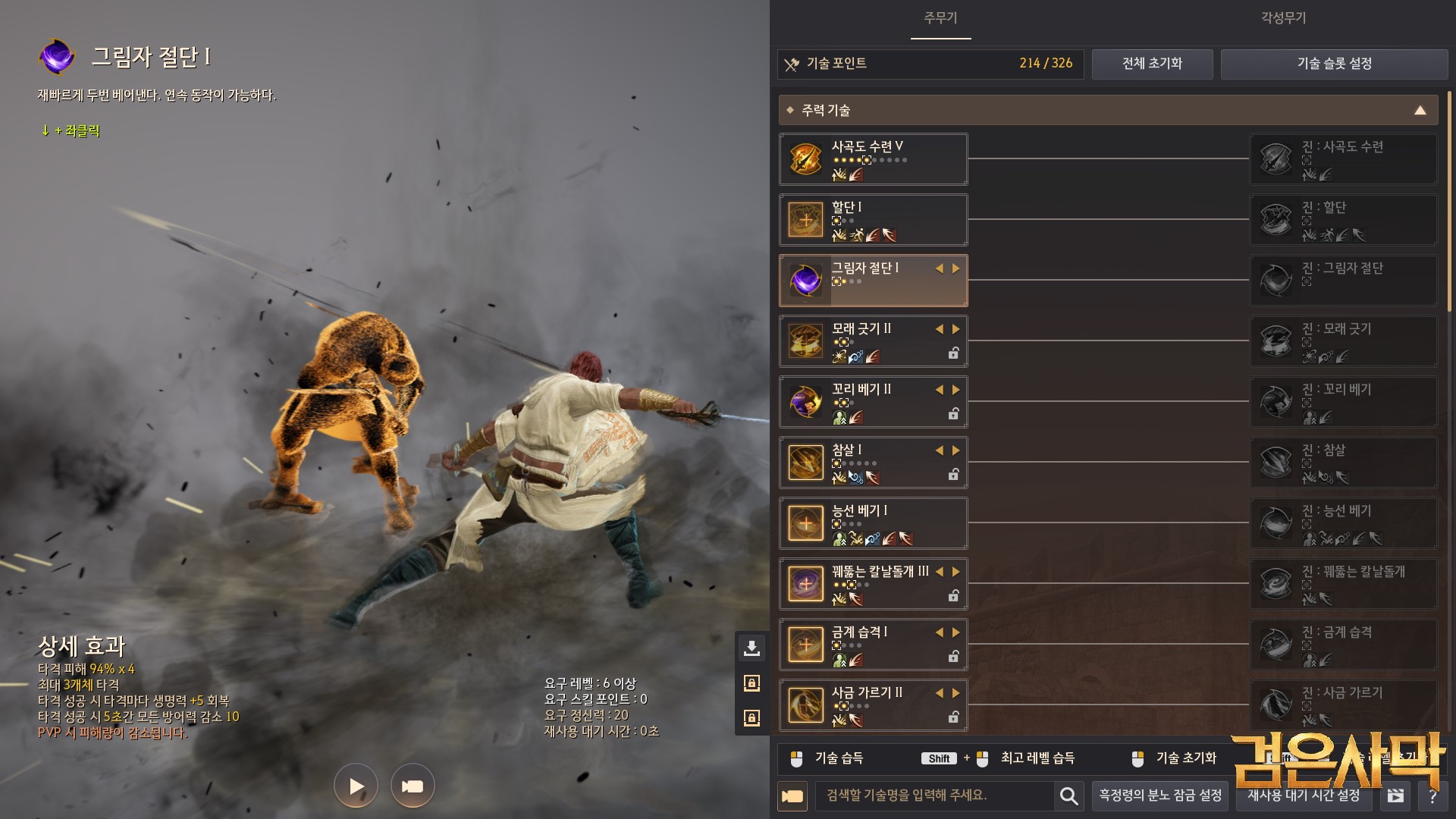The image size is (1456, 819).
Task: Open 흑정령의 분노 잠금 설정
Action: point(1160,795)
